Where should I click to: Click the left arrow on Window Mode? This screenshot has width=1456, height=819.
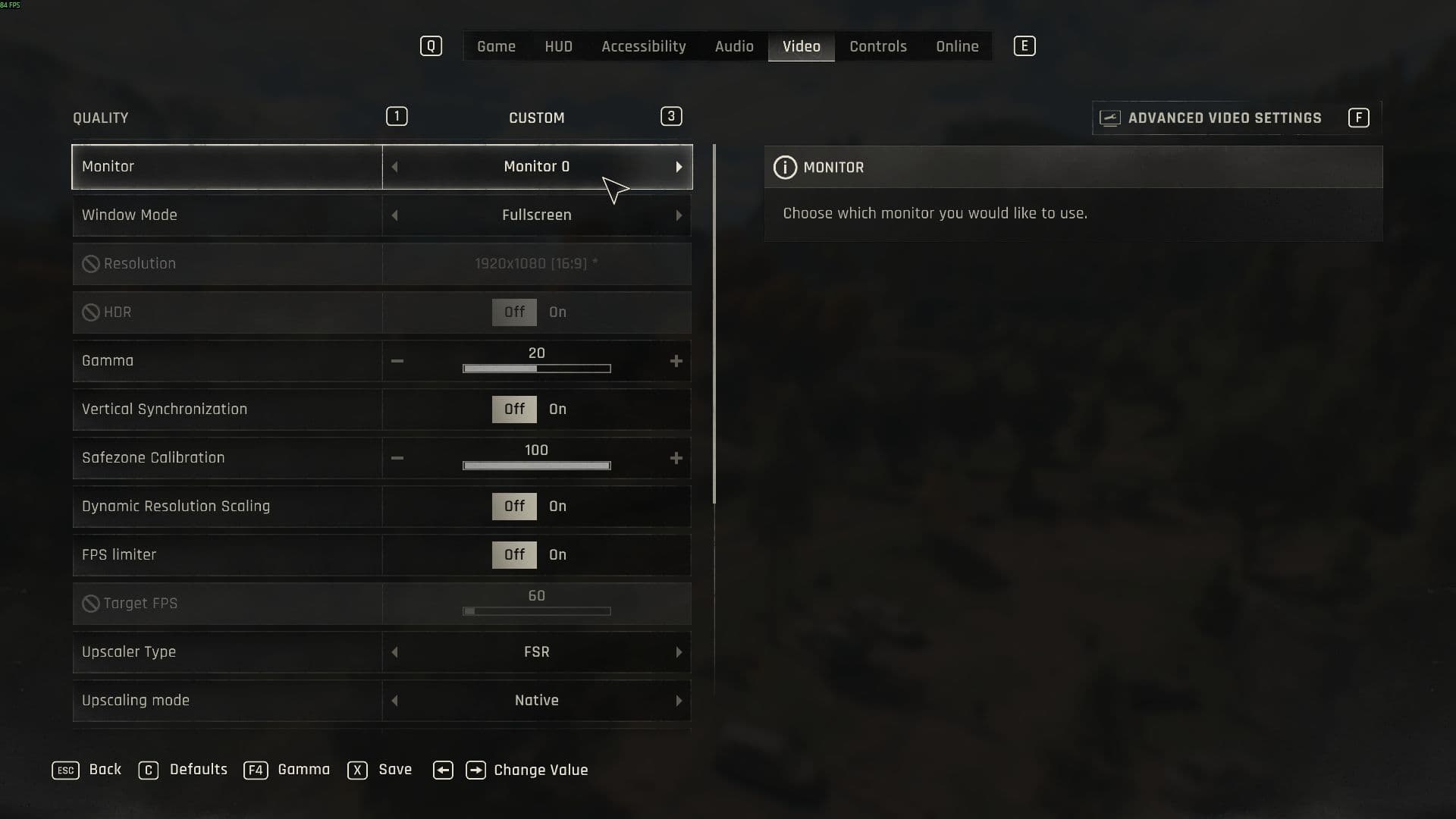[x=395, y=215]
